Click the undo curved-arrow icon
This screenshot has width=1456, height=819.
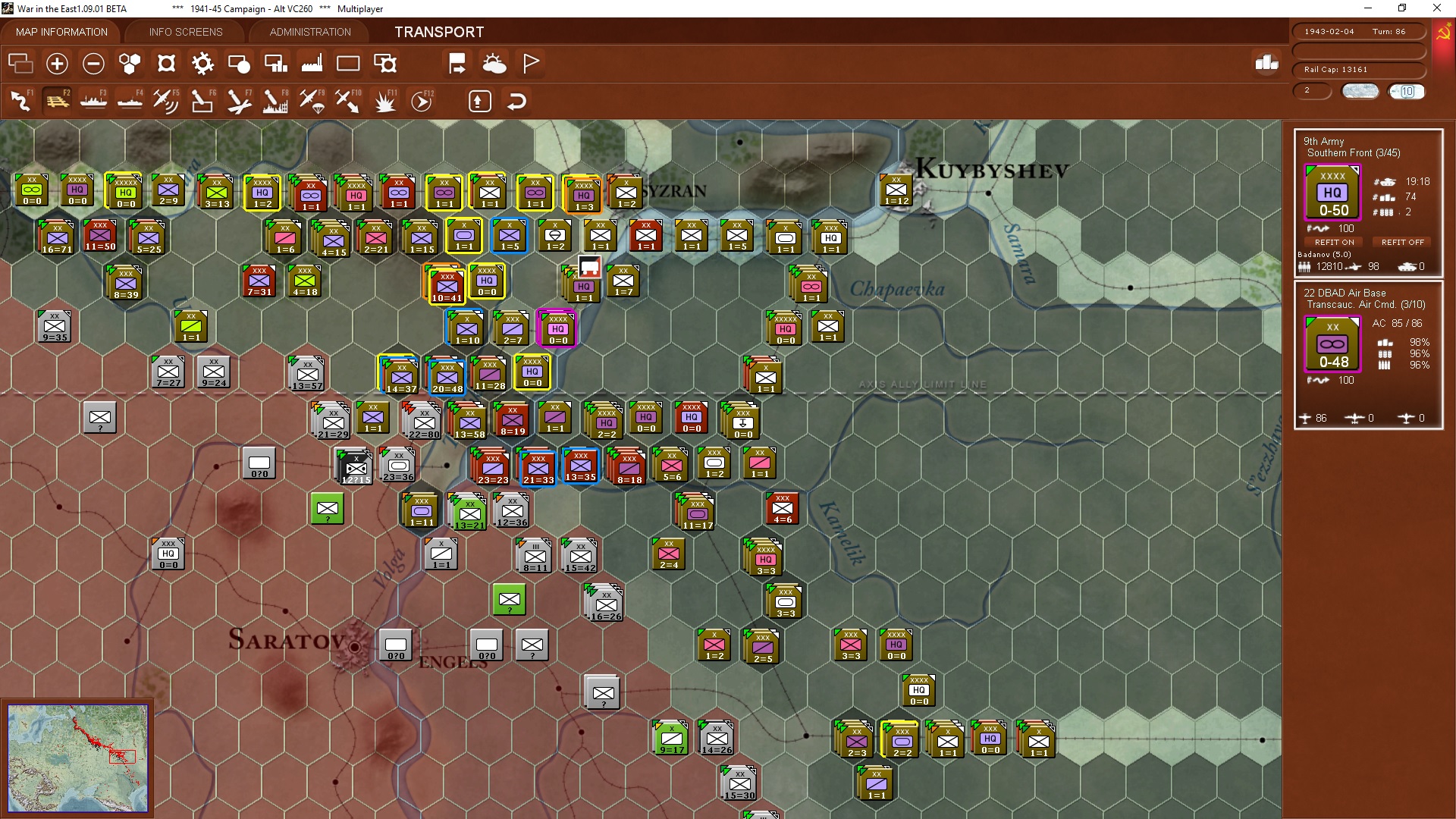click(x=516, y=101)
